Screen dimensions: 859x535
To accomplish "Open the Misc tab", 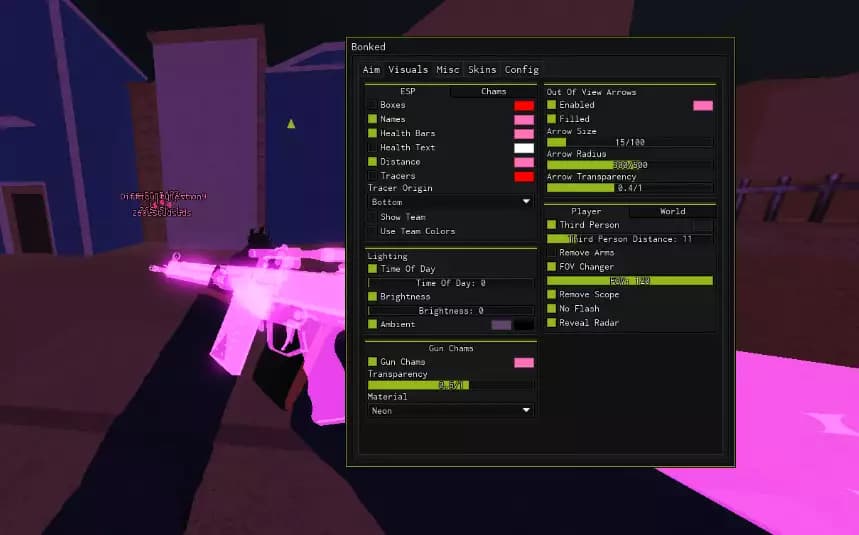I will [x=448, y=70].
